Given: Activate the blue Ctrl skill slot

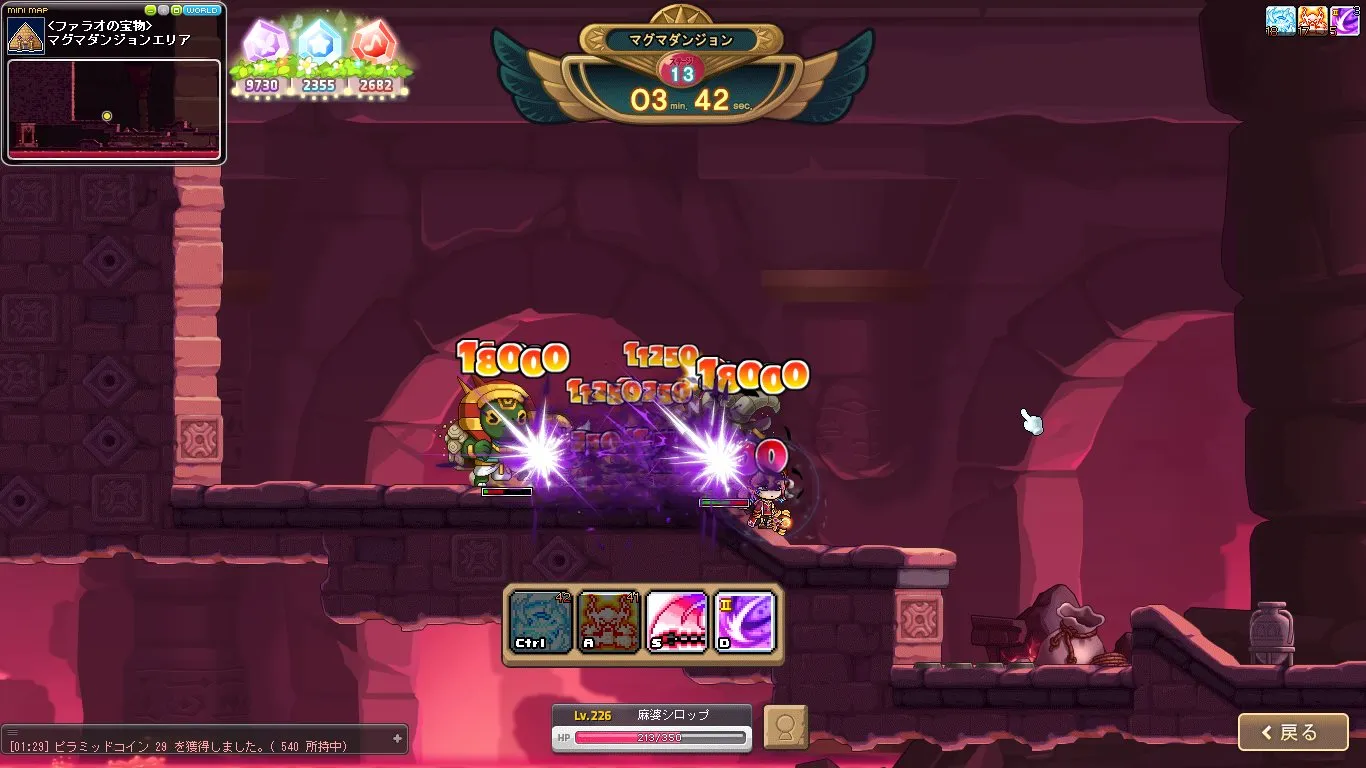Looking at the screenshot, I should pyautogui.click(x=541, y=621).
